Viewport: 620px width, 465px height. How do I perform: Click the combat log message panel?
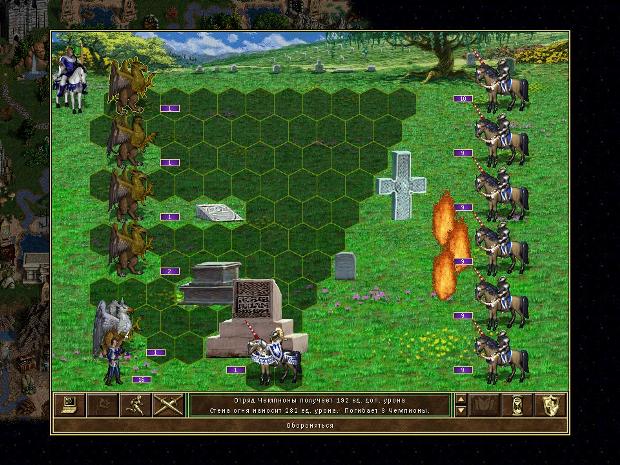320,405
